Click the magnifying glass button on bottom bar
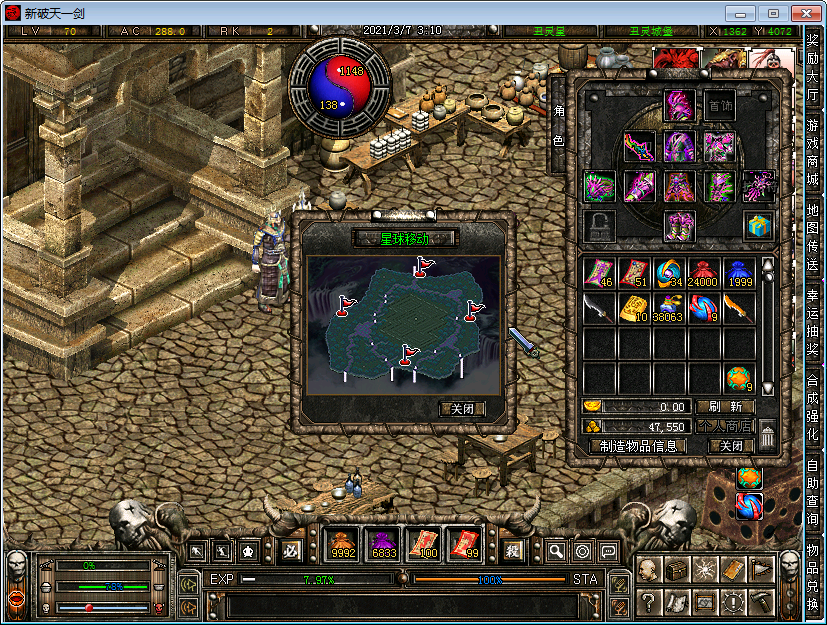Image resolution: width=827 pixels, height=625 pixels. 556,551
